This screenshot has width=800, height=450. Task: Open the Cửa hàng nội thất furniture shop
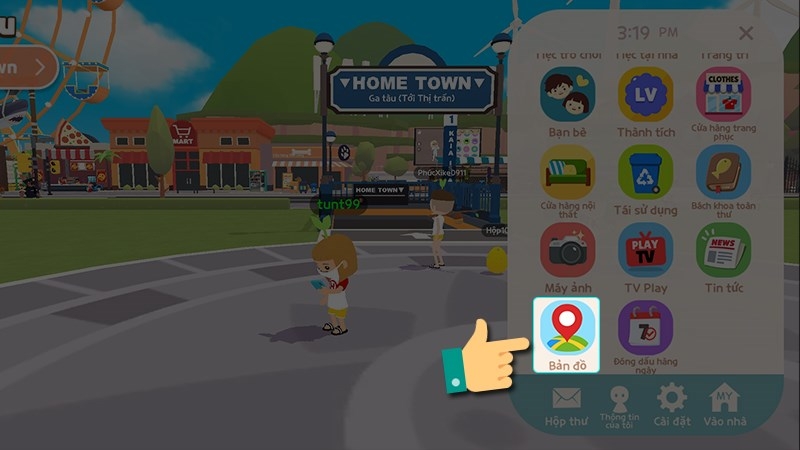567,172
